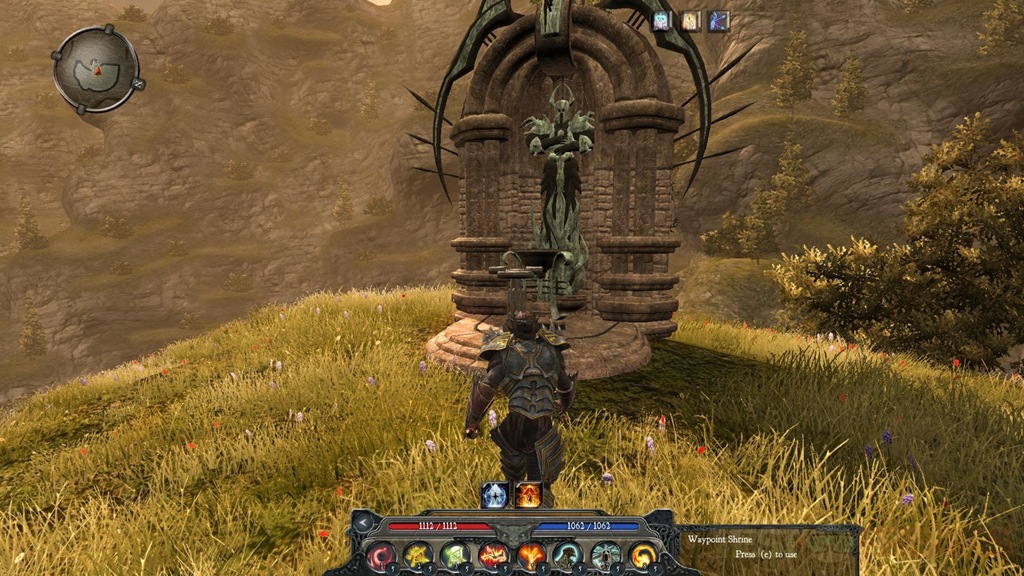Use the teal creature skill in slot 6
The width and height of the screenshot is (1024, 576).
tap(567, 555)
